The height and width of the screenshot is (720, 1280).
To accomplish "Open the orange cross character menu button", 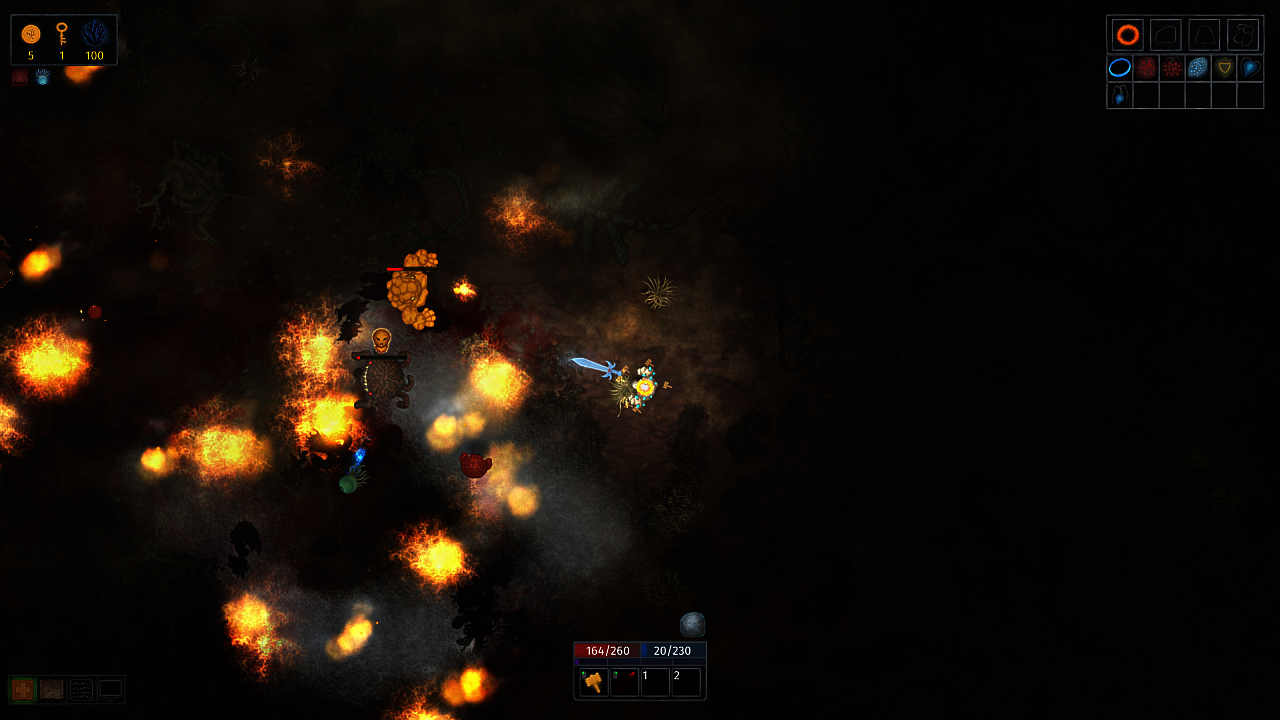I will coord(23,689).
